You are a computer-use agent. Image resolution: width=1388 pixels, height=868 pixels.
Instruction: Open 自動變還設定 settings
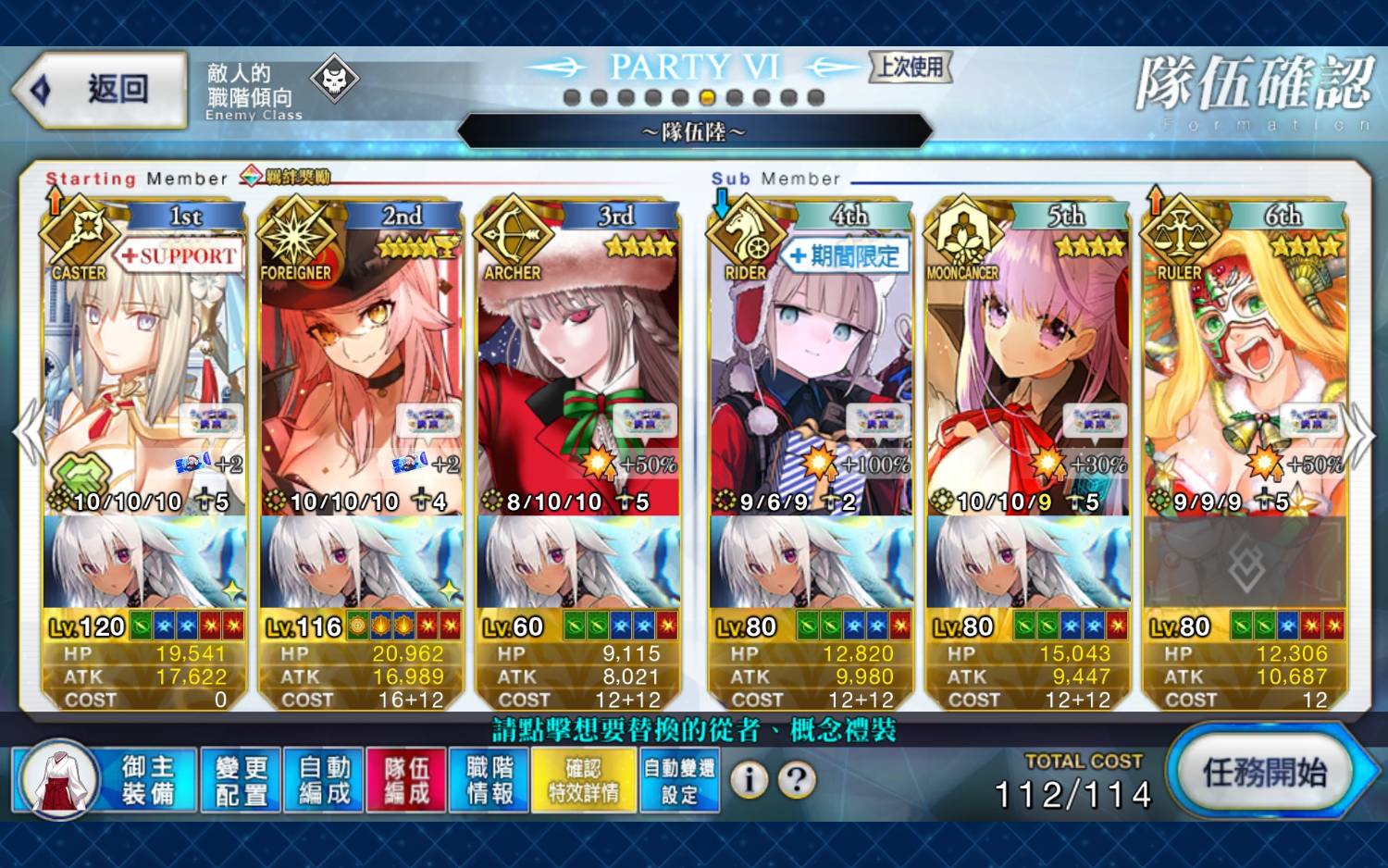pyautogui.click(x=679, y=780)
